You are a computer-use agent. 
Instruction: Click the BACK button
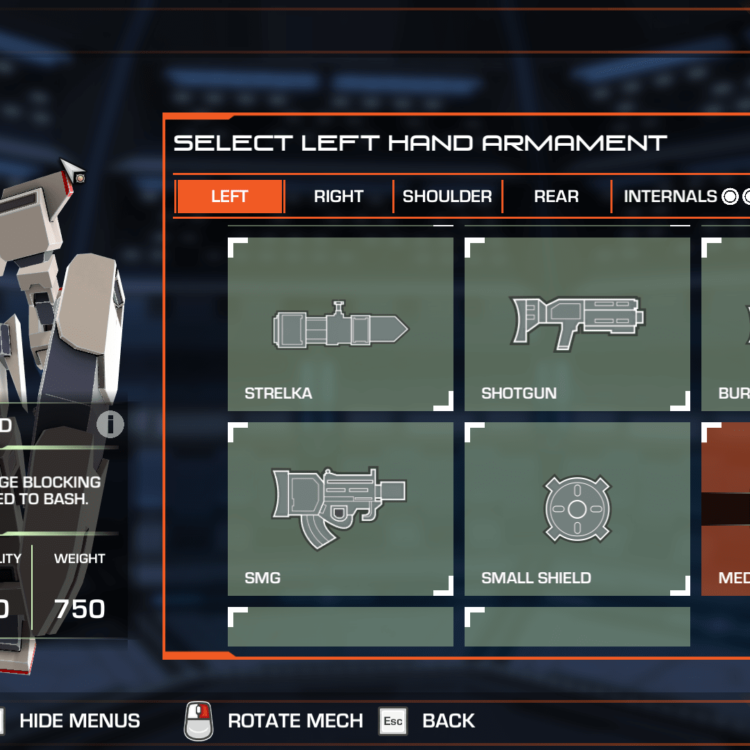[x=447, y=720]
